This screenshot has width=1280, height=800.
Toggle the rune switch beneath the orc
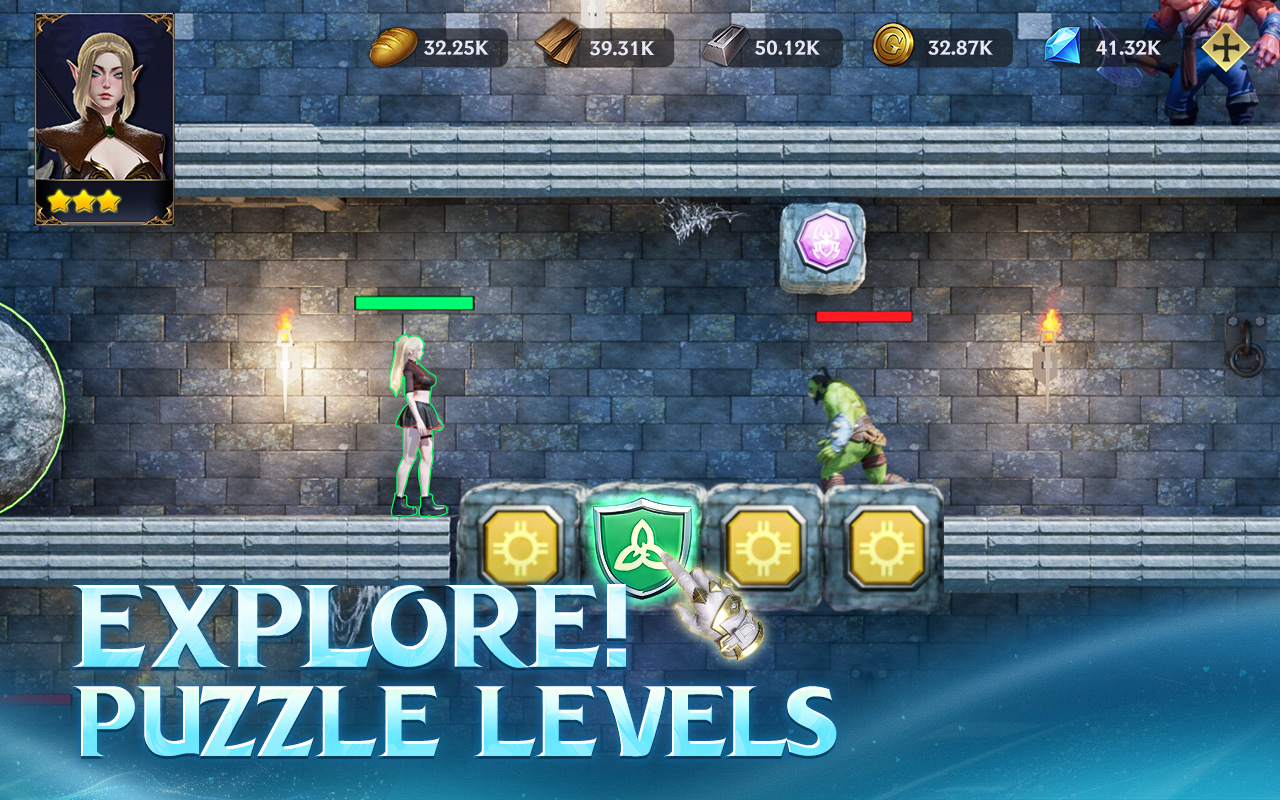tap(884, 548)
